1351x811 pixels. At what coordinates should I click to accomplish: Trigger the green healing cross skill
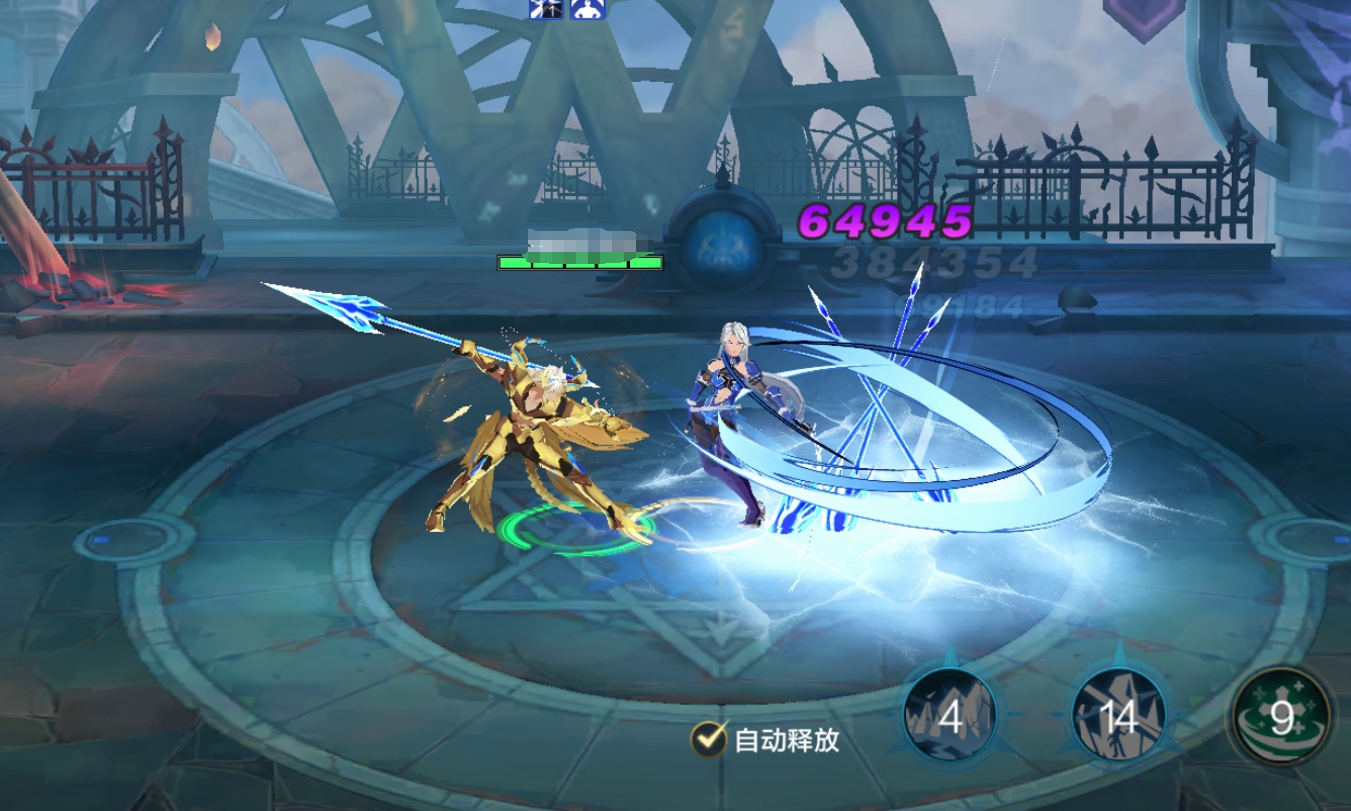(x=1281, y=717)
